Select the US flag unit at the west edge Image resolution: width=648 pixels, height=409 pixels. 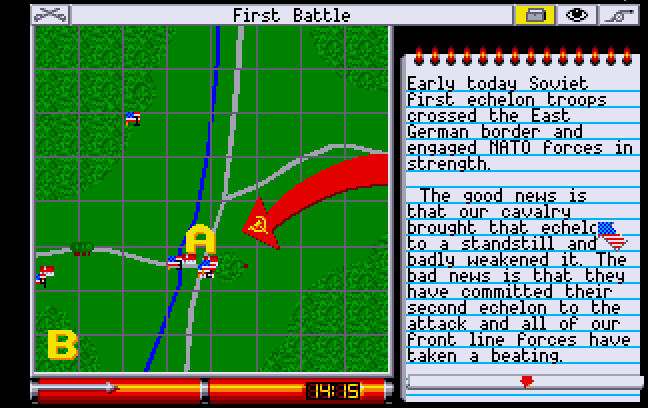(x=44, y=274)
